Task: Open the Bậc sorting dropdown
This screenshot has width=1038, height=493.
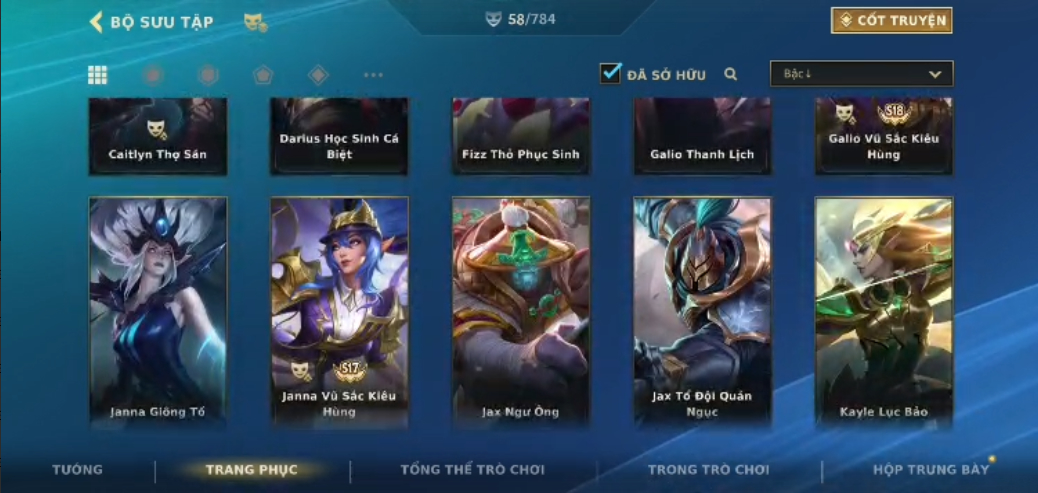Action: click(861, 74)
